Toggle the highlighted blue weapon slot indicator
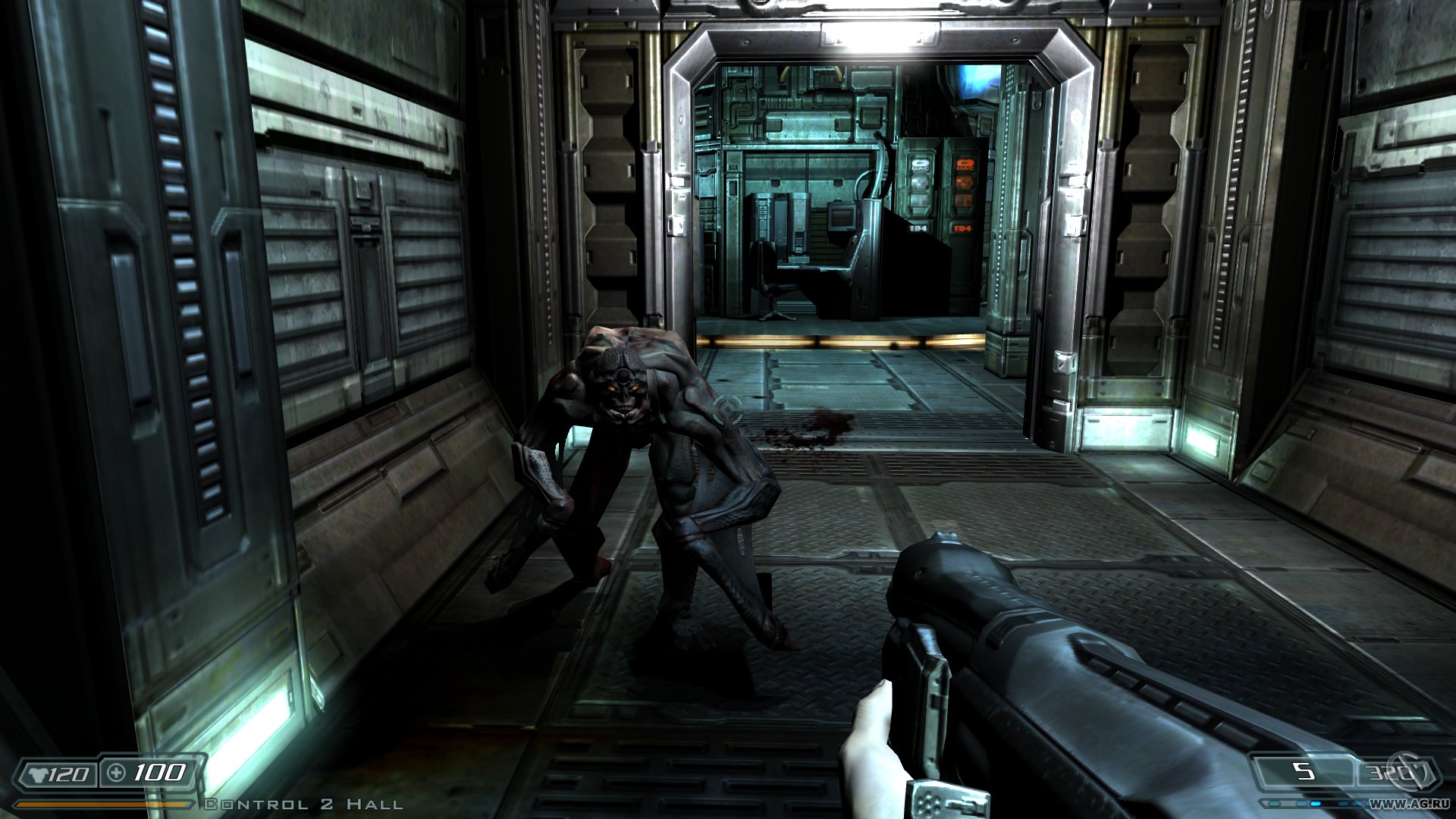The image size is (1456, 819). (x=1316, y=802)
